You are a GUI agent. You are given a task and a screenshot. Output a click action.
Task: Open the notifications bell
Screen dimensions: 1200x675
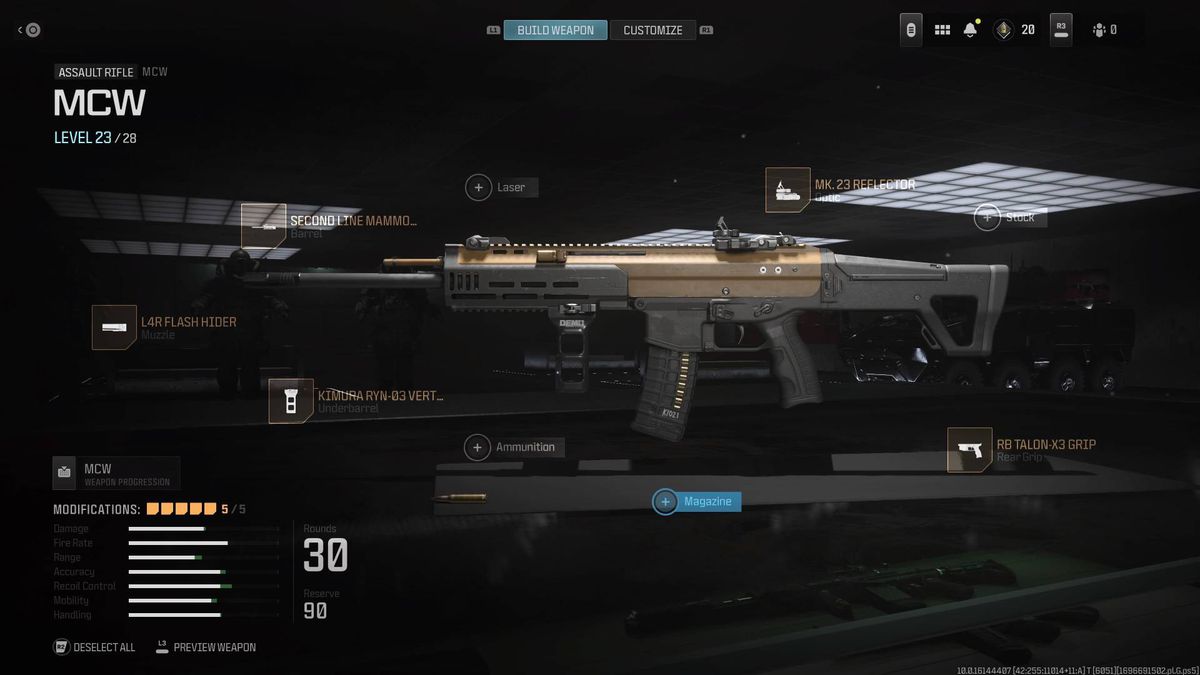click(x=970, y=30)
